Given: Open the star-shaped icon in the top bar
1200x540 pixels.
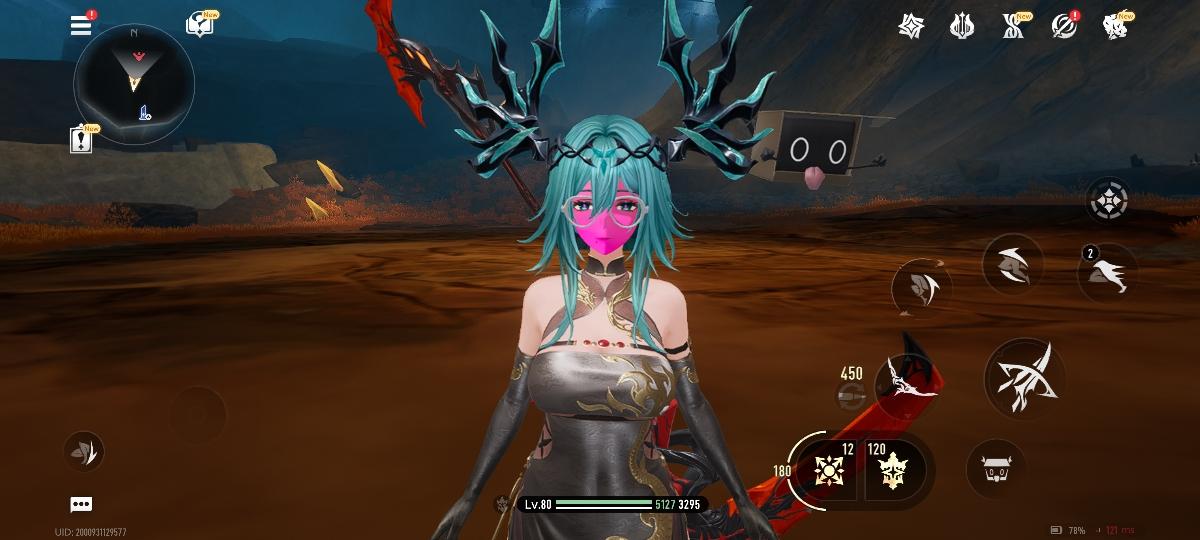Looking at the screenshot, I should pyautogui.click(x=910, y=26).
